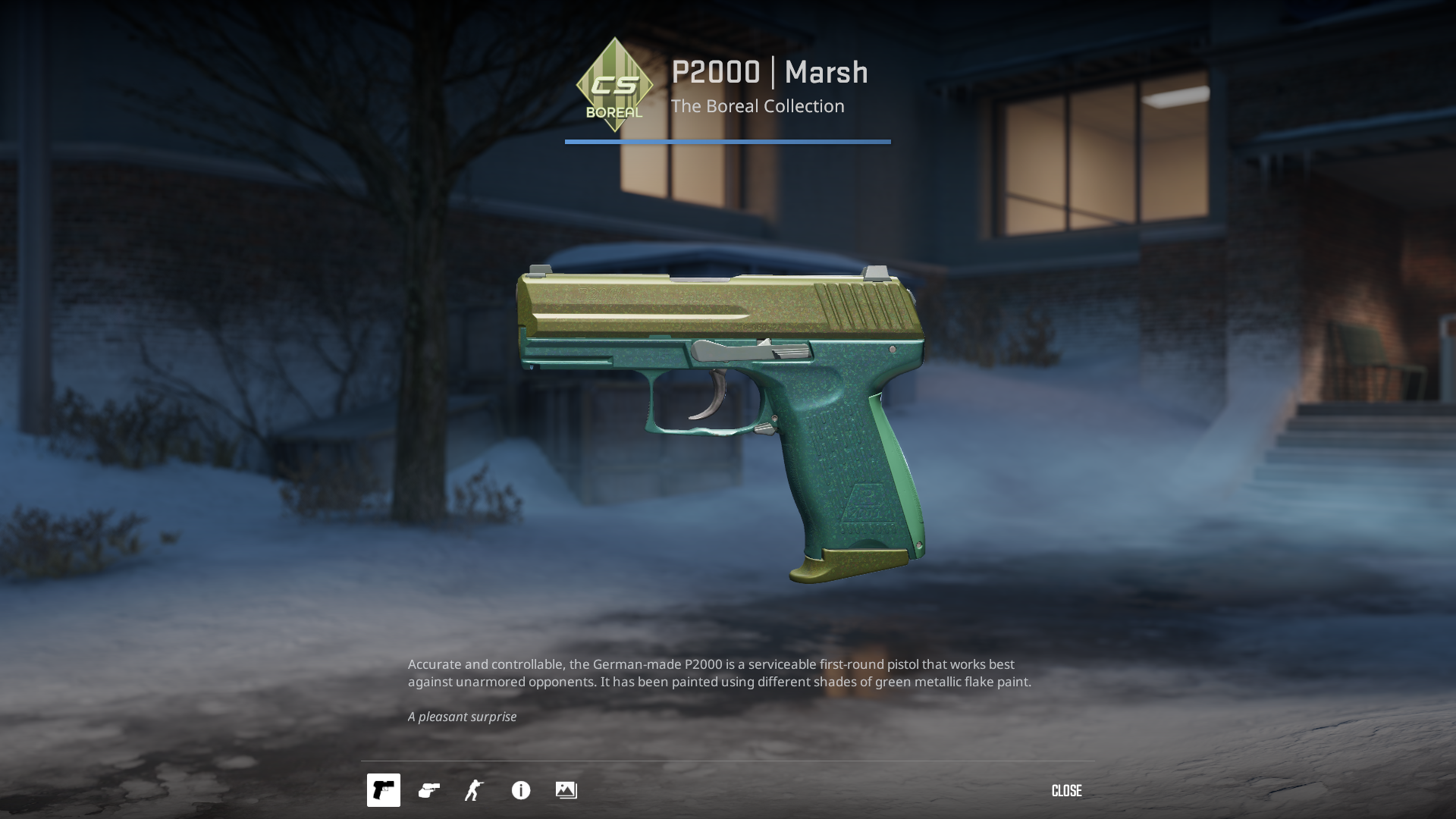Show the weapon on a character model
Screen dimensions: 1456x819
475,790
